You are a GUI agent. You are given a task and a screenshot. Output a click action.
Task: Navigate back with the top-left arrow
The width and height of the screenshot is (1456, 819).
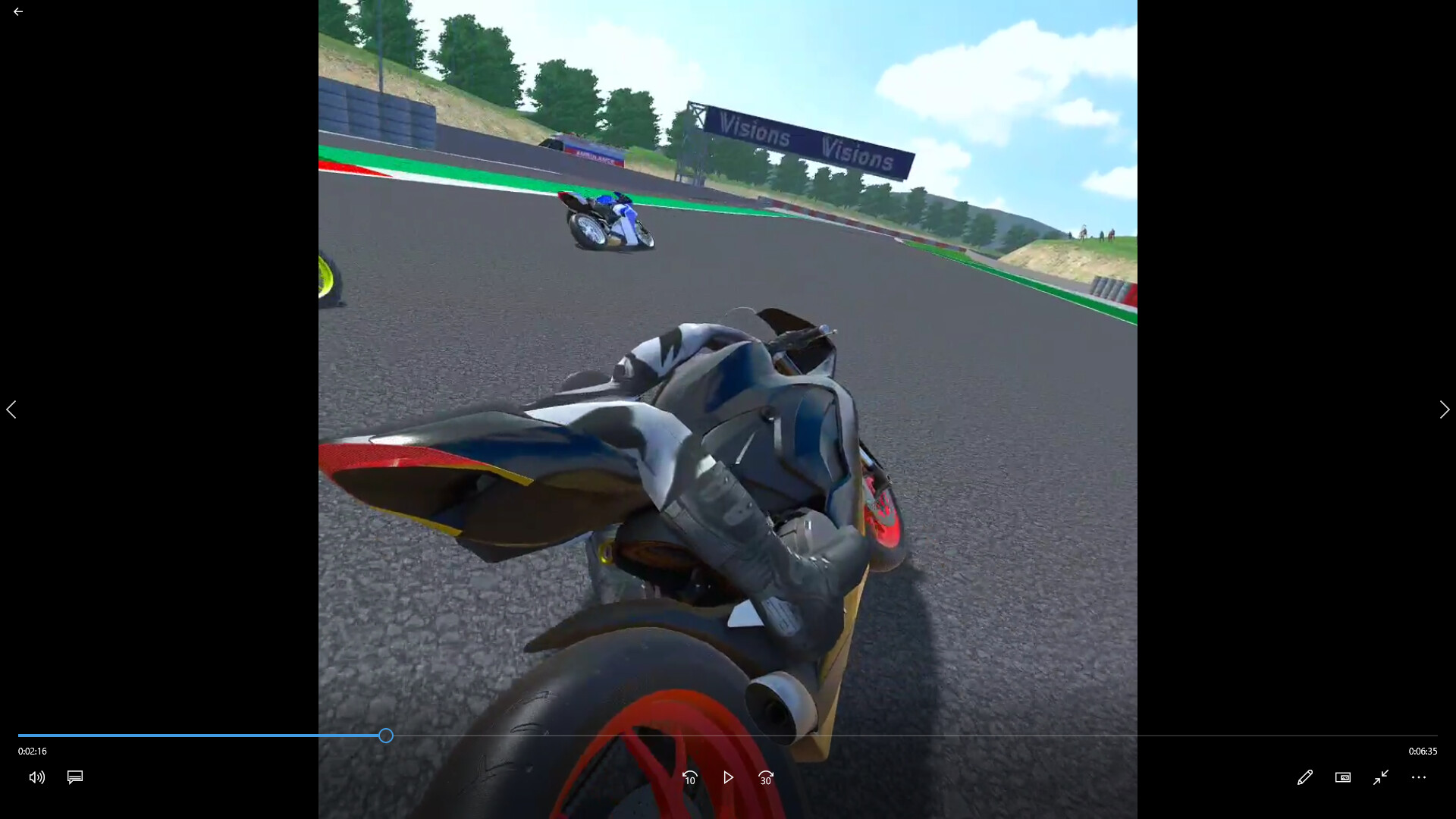coord(18,11)
